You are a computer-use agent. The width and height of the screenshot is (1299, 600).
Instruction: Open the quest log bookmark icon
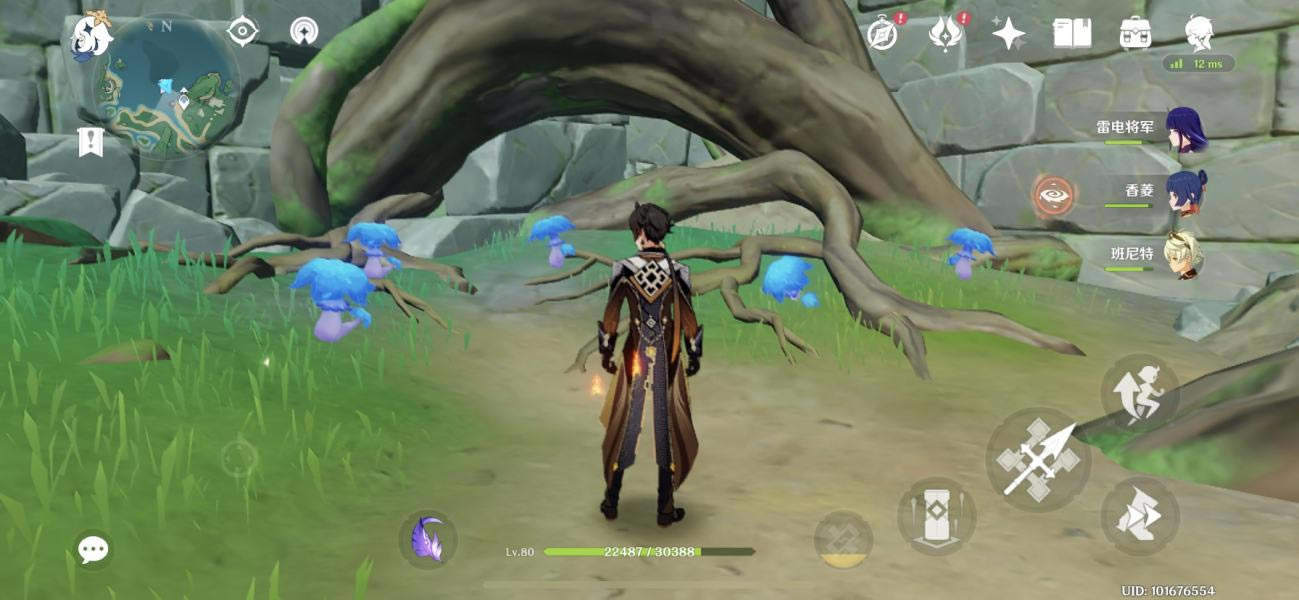tap(91, 142)
